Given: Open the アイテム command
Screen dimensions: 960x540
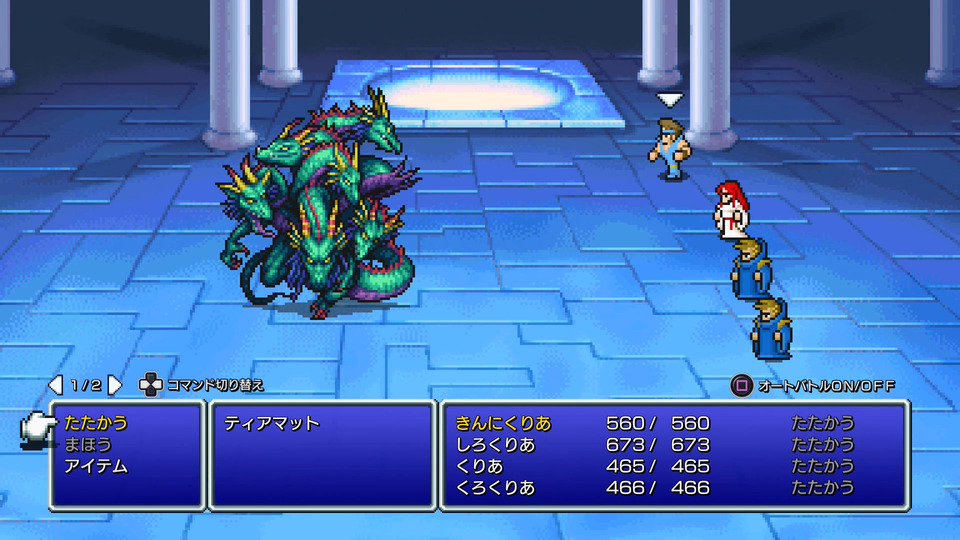Looking at the screenshot, I should 96,467.
